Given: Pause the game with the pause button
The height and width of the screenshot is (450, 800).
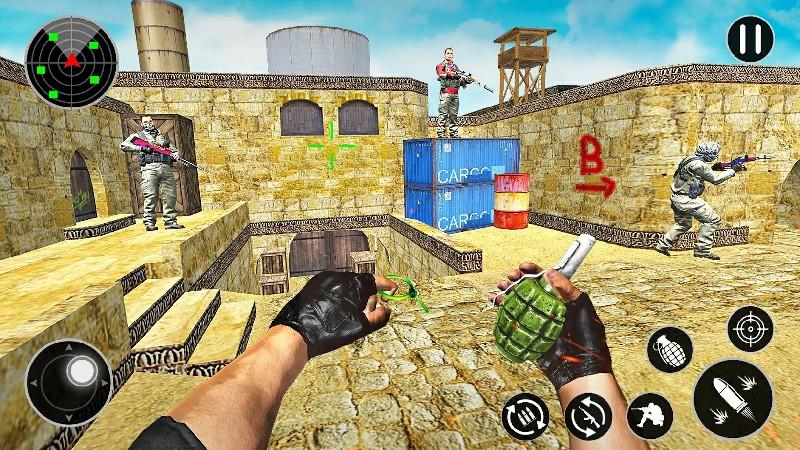Looking at the screenshot, I should pos(750,40).
